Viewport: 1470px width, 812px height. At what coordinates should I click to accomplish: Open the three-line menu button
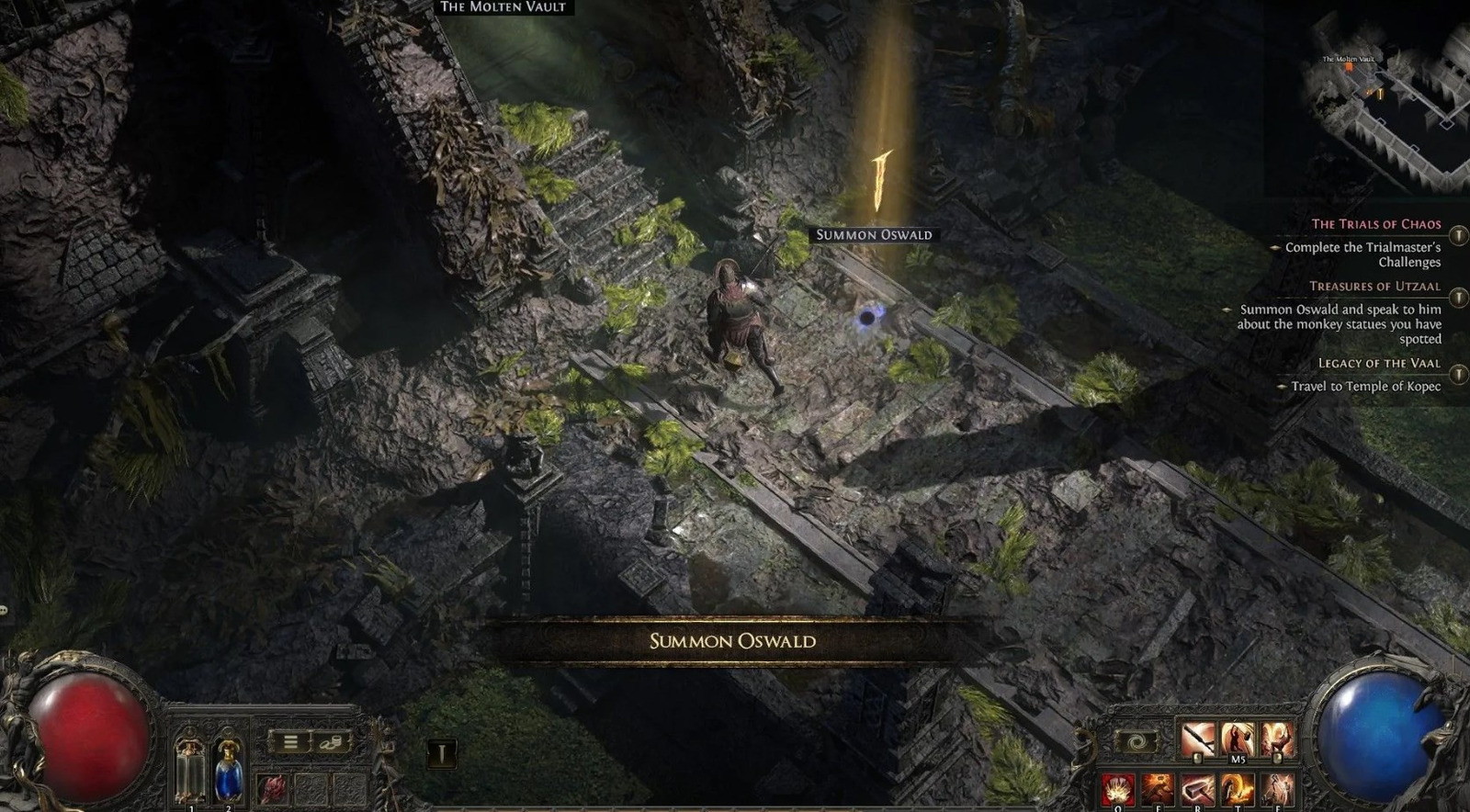[290, 742]
